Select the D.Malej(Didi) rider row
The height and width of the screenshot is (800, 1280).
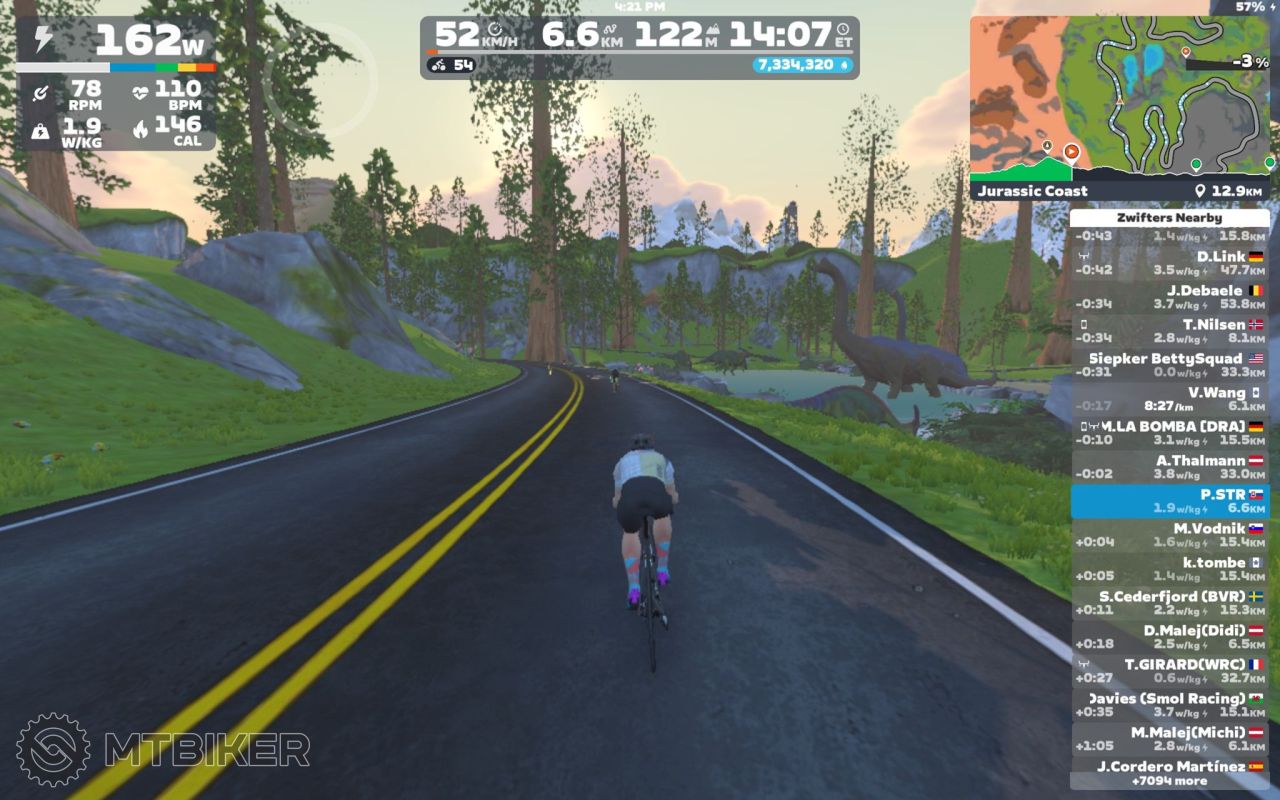tap(1169, 637)
